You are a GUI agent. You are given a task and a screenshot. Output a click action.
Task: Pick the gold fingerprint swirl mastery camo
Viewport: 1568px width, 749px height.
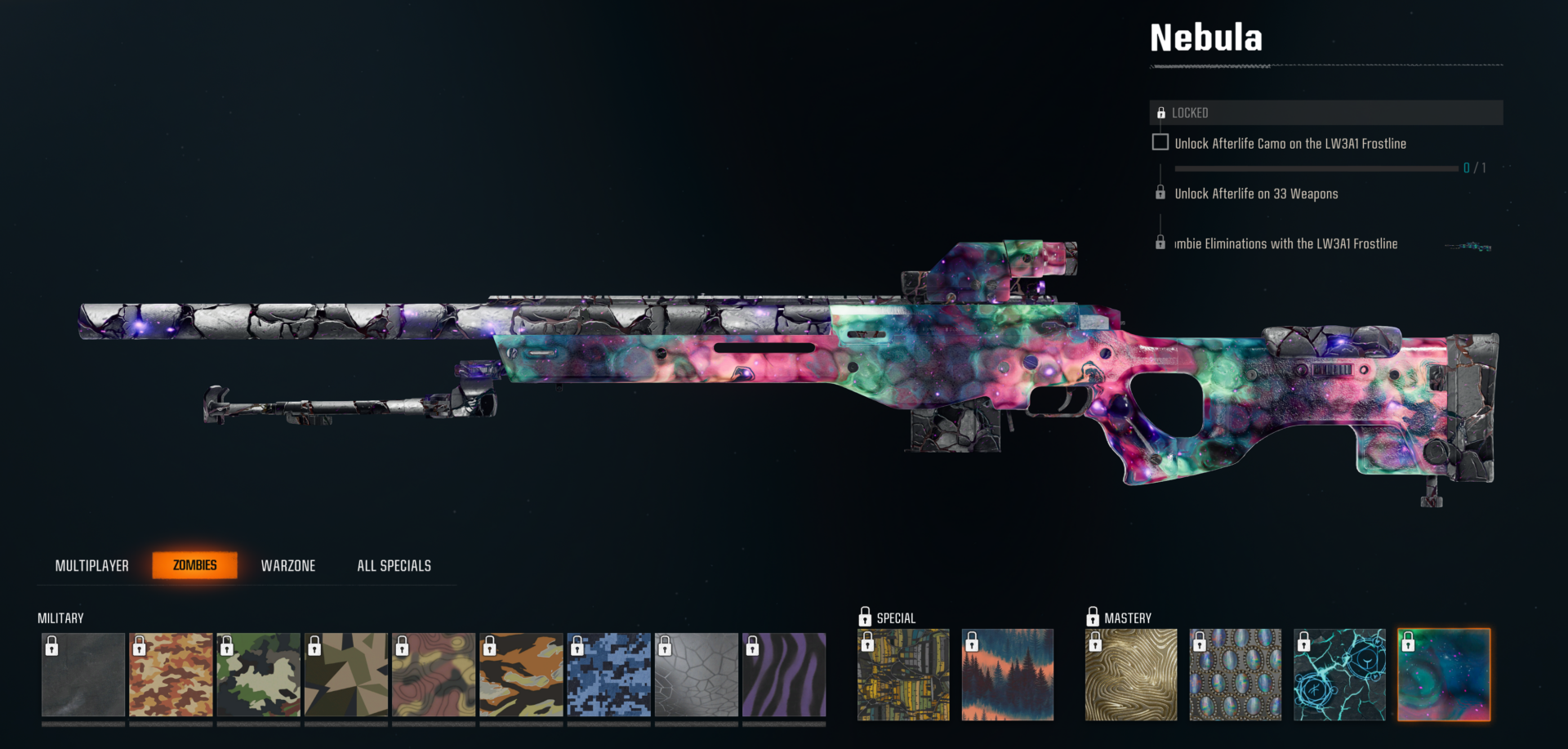1131,675
